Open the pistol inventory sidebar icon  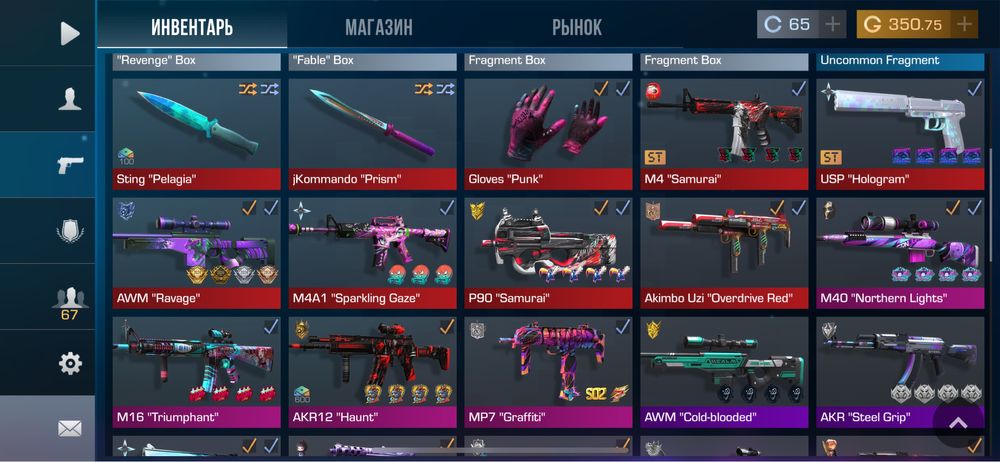click(x=69, y=165)
